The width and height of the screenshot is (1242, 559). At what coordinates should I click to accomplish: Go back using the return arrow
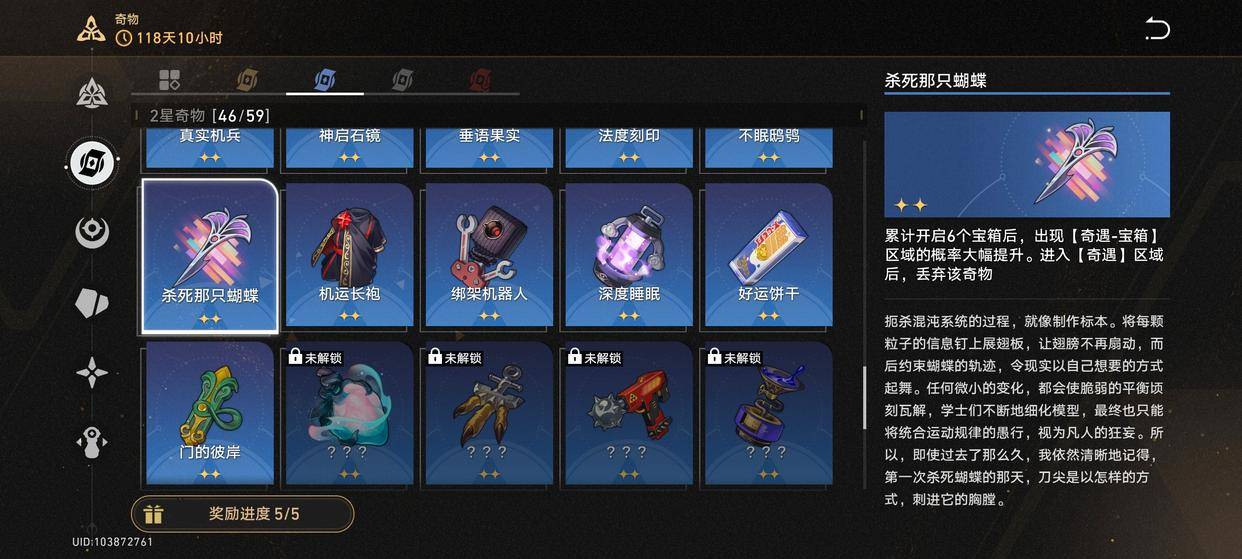[x=1156, y=30]
